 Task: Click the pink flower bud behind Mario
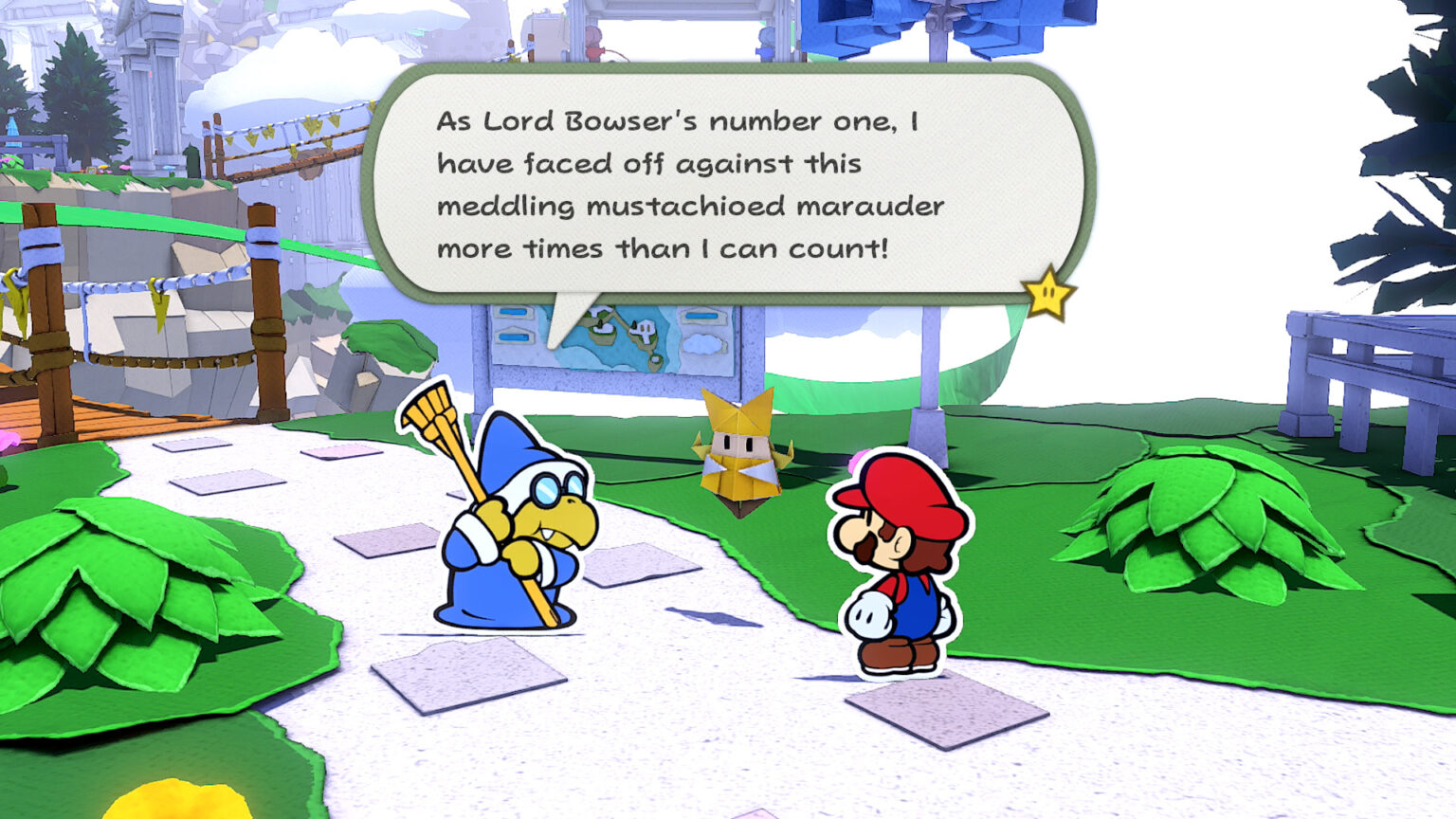[858, 460]
